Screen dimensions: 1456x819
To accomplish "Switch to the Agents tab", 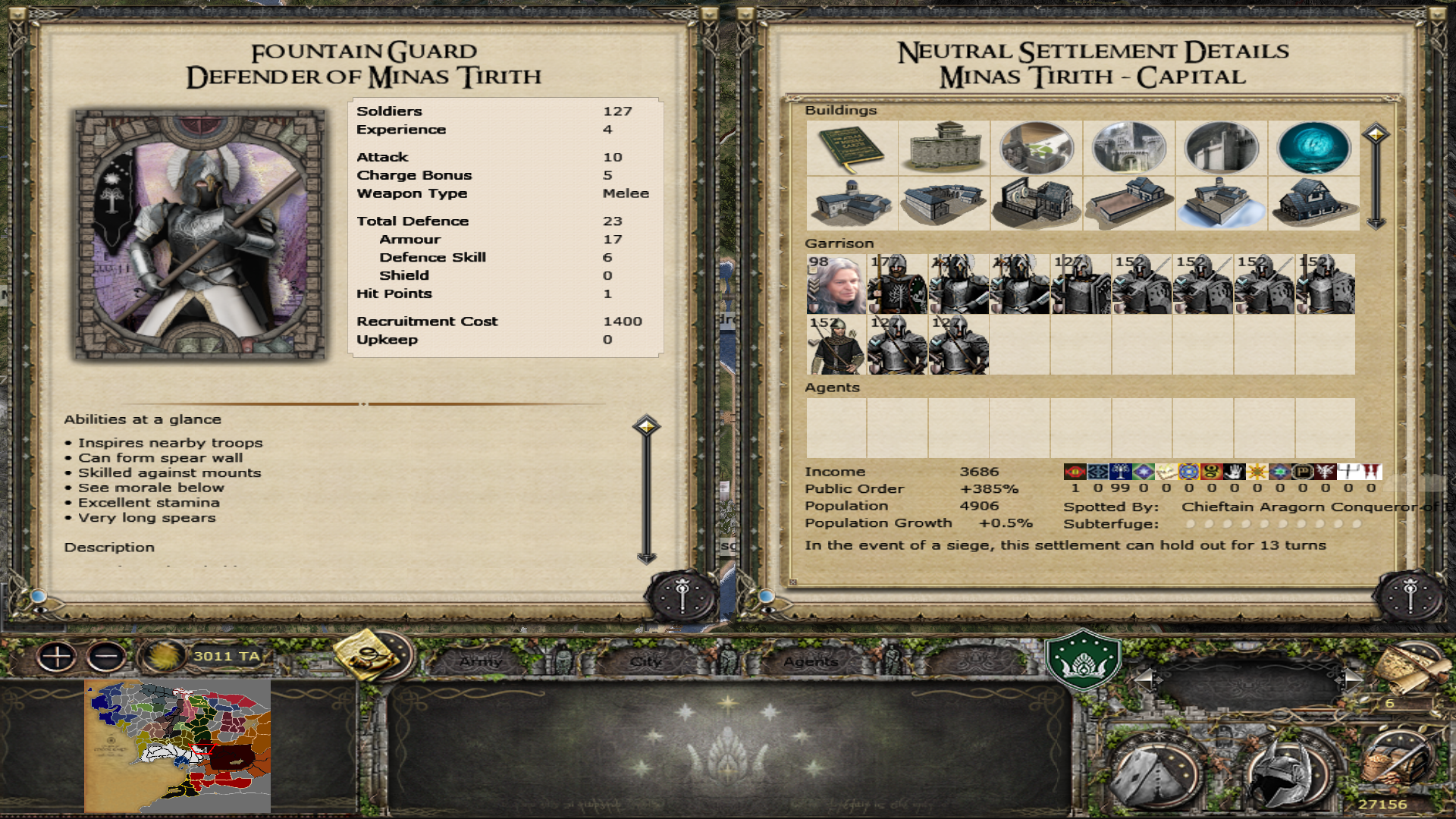I will [x=811, y=661].
